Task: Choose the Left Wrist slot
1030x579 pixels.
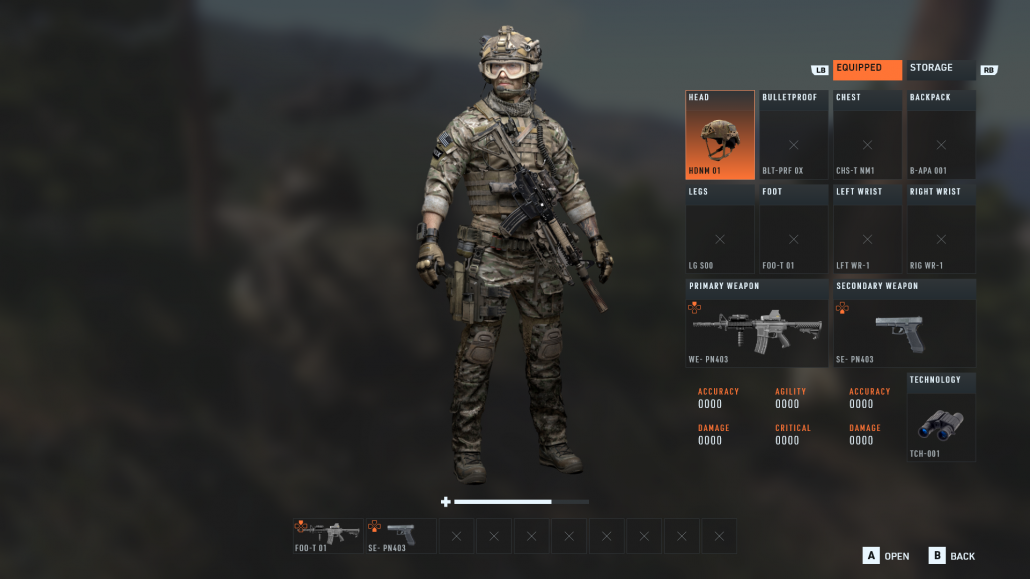Action: point(867,229)
